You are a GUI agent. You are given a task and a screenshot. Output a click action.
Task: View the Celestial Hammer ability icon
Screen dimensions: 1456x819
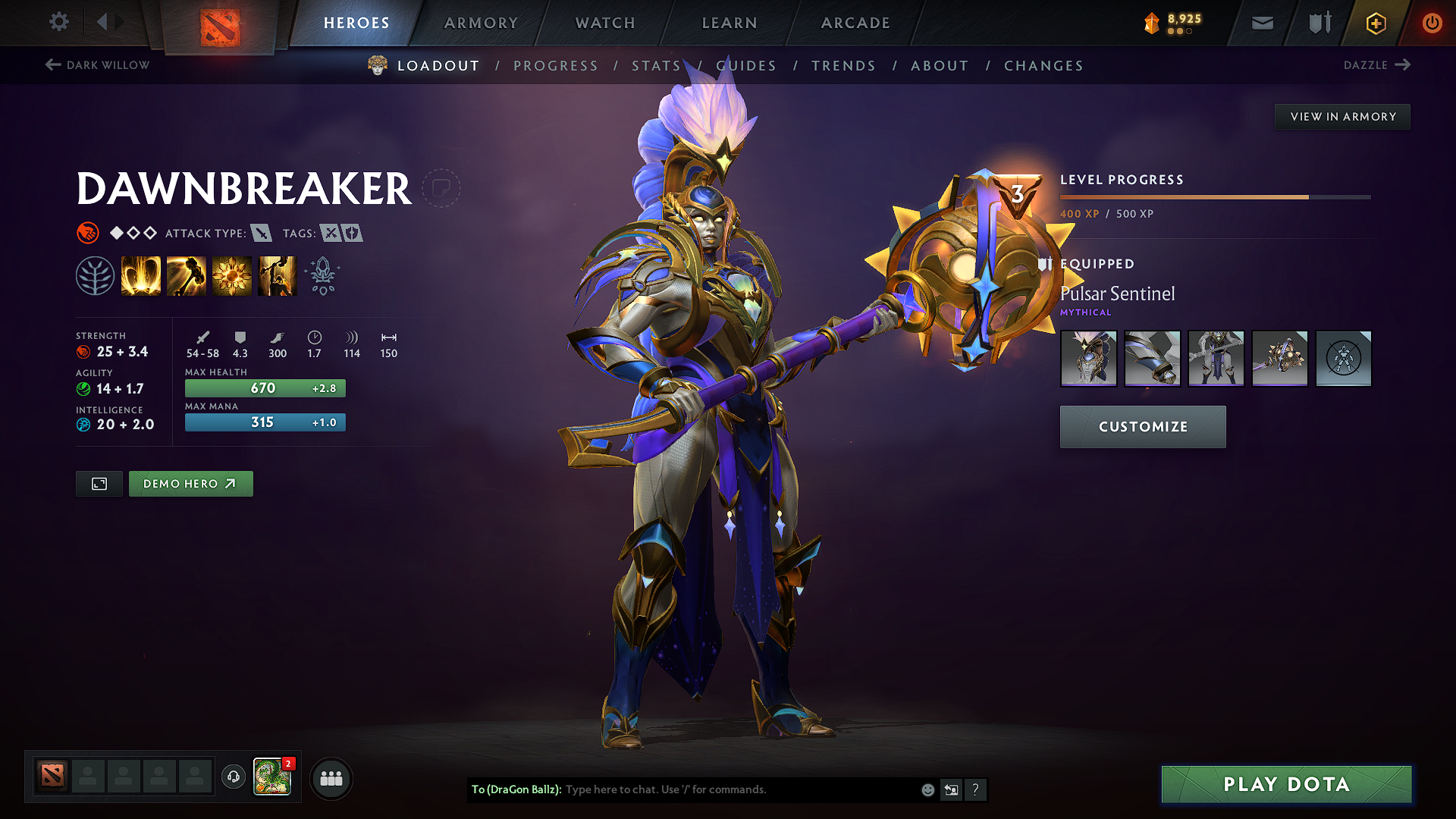tap(187, 275)
